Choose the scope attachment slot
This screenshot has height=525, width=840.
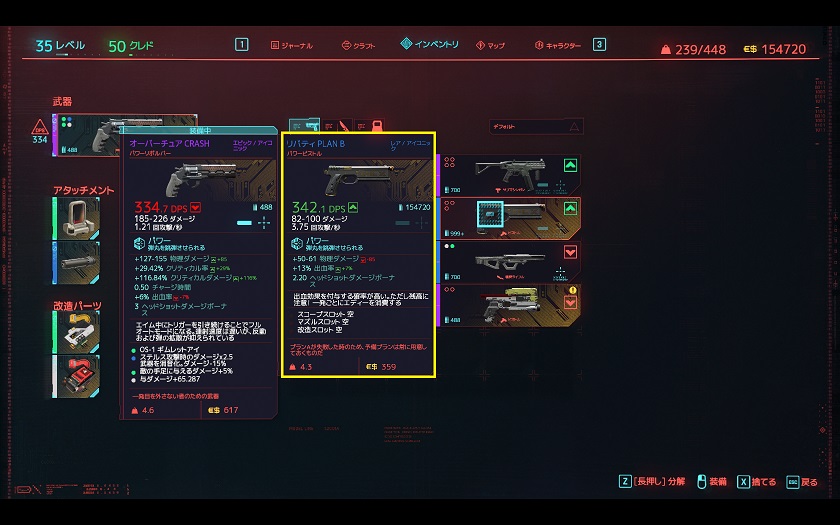click(x=76, y=217)
